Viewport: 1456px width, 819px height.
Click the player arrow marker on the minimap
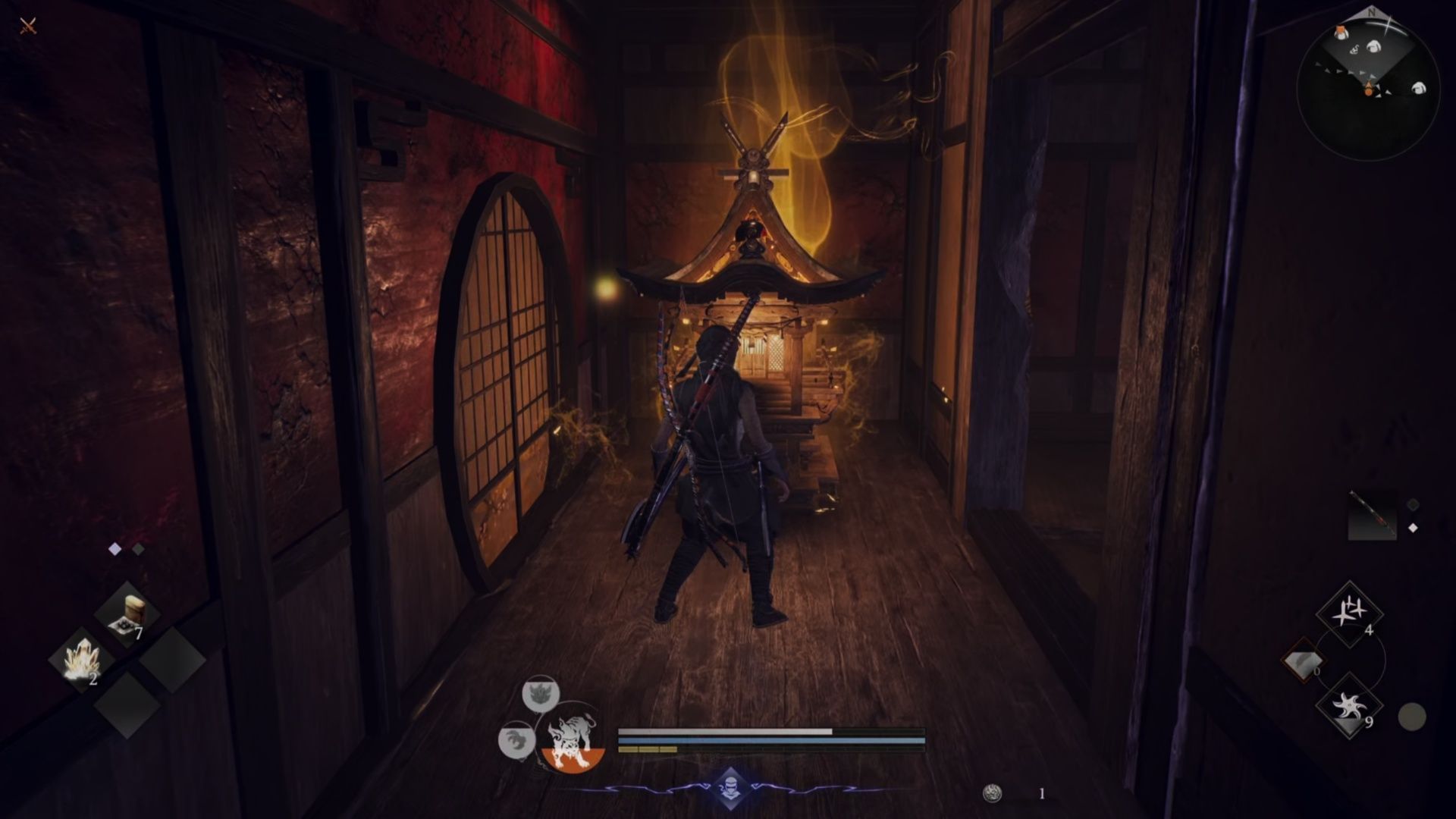[1369, 89]
